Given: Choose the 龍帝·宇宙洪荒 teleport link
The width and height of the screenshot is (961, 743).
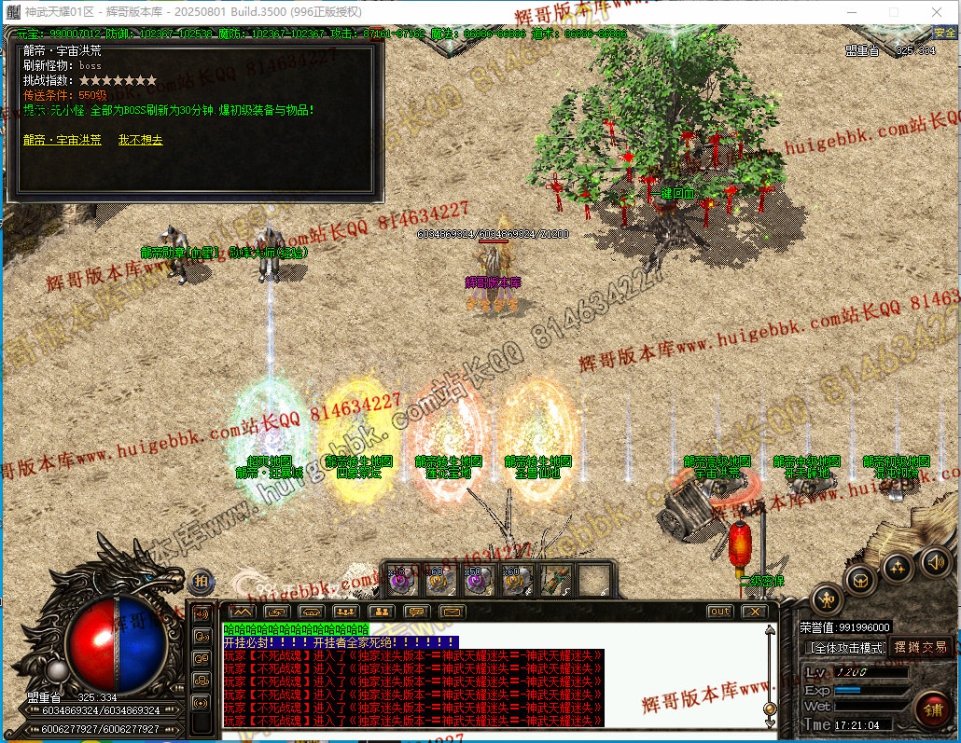Looking at the screenshot, I should pos(62,140).
